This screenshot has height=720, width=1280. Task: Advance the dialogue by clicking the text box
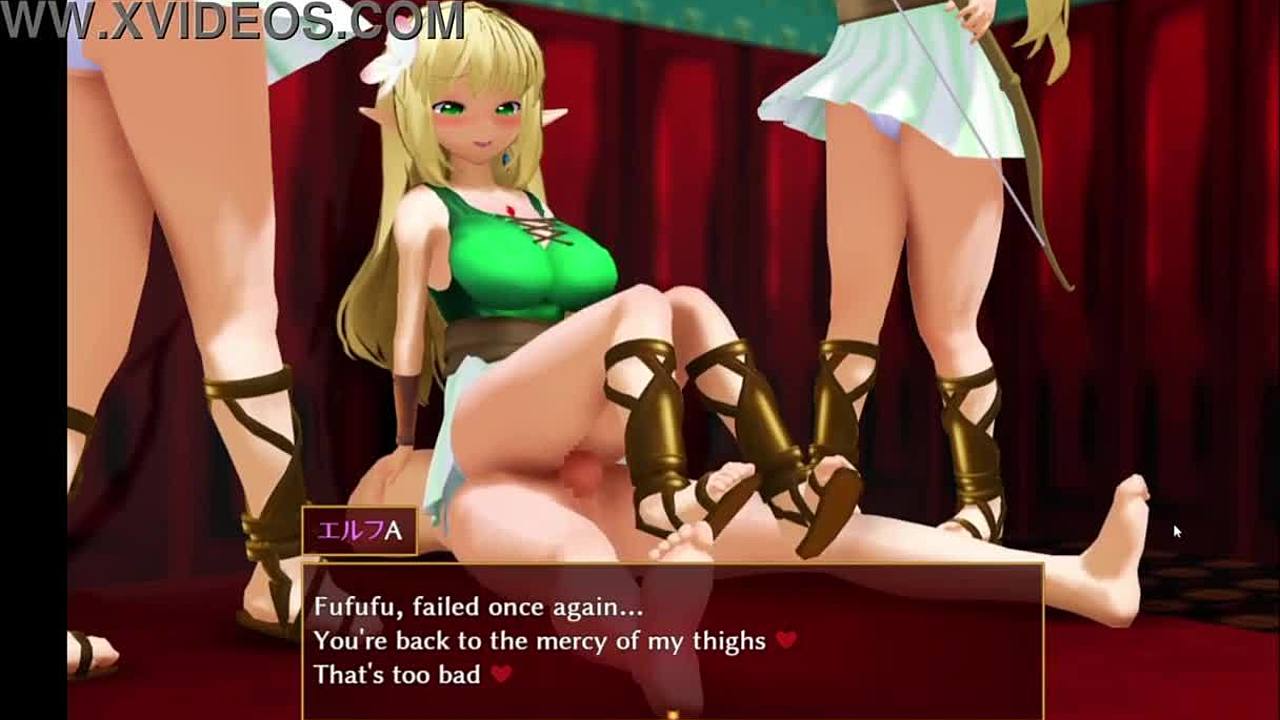672,640
